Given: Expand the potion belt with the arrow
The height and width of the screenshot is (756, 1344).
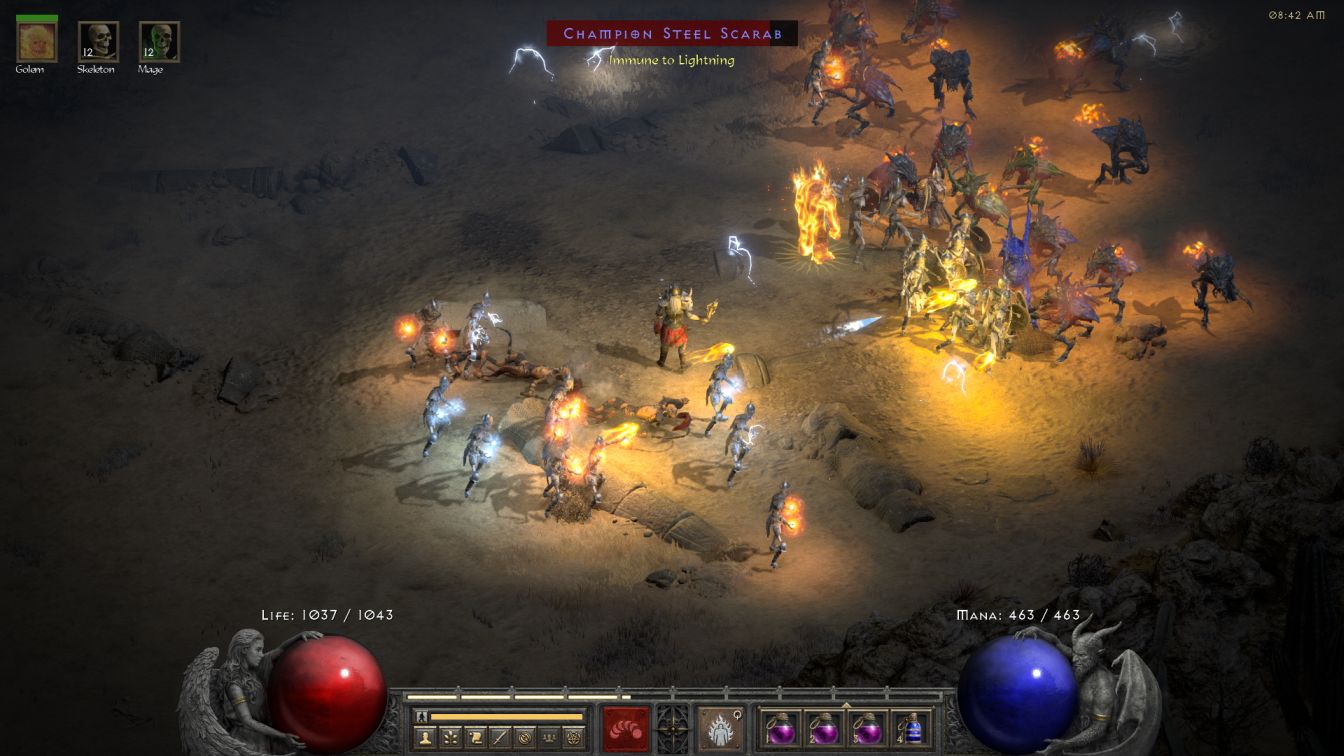Looking at the screenshot, I should [x=847, y=704].
